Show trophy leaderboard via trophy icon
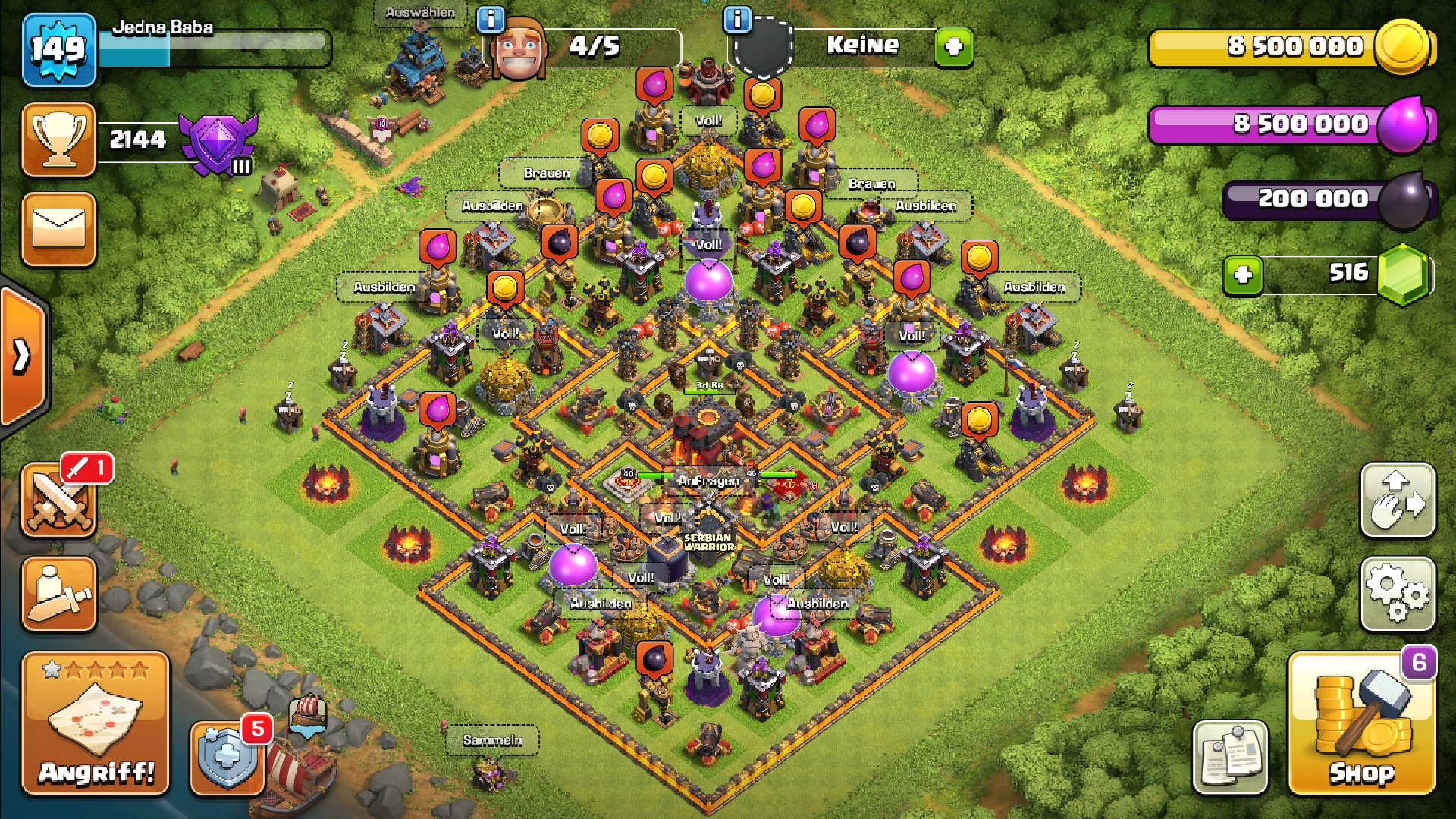The height and width of the screenshot is (819, 1456). tap(59, 140)
